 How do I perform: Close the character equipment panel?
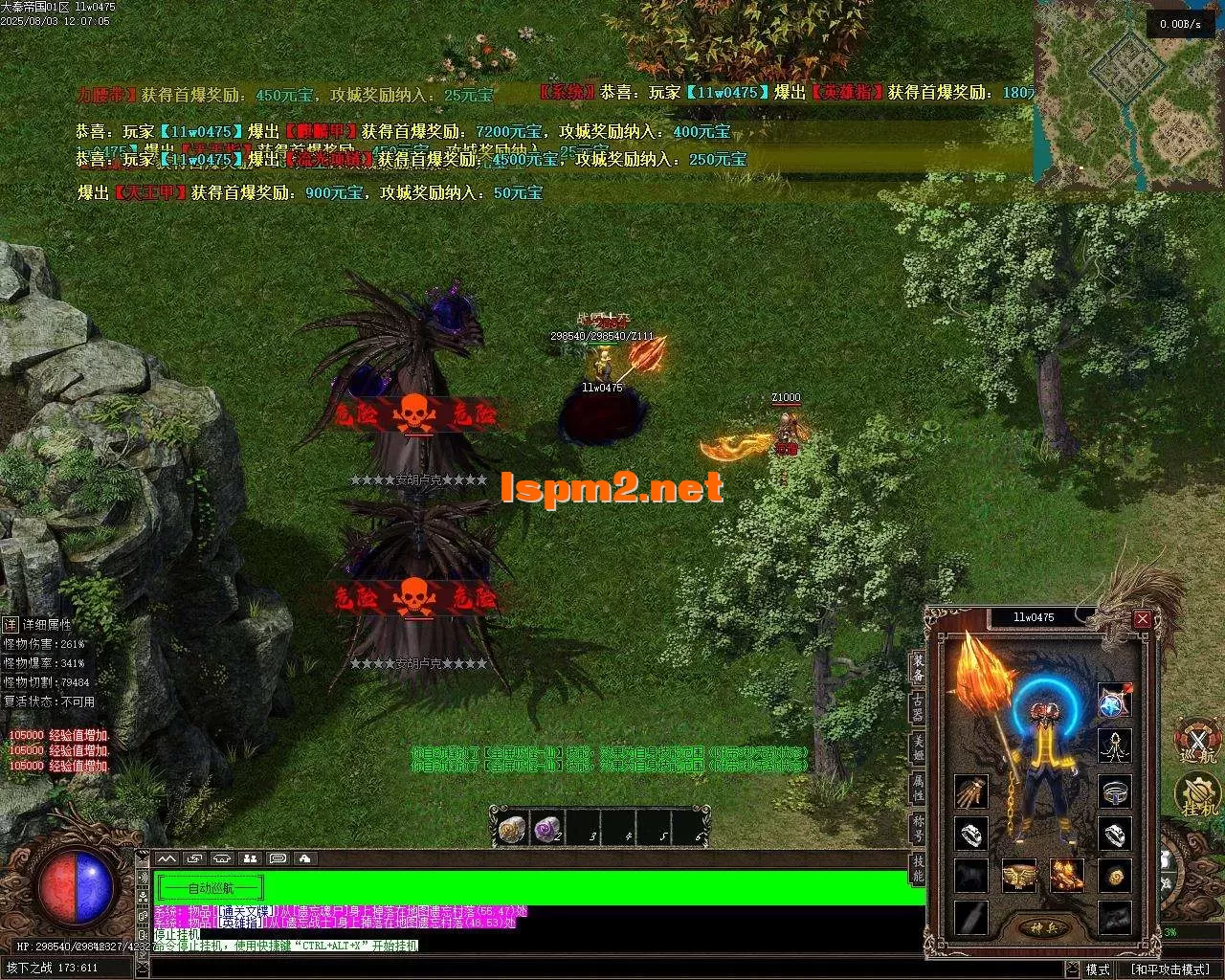(1142, 619)
